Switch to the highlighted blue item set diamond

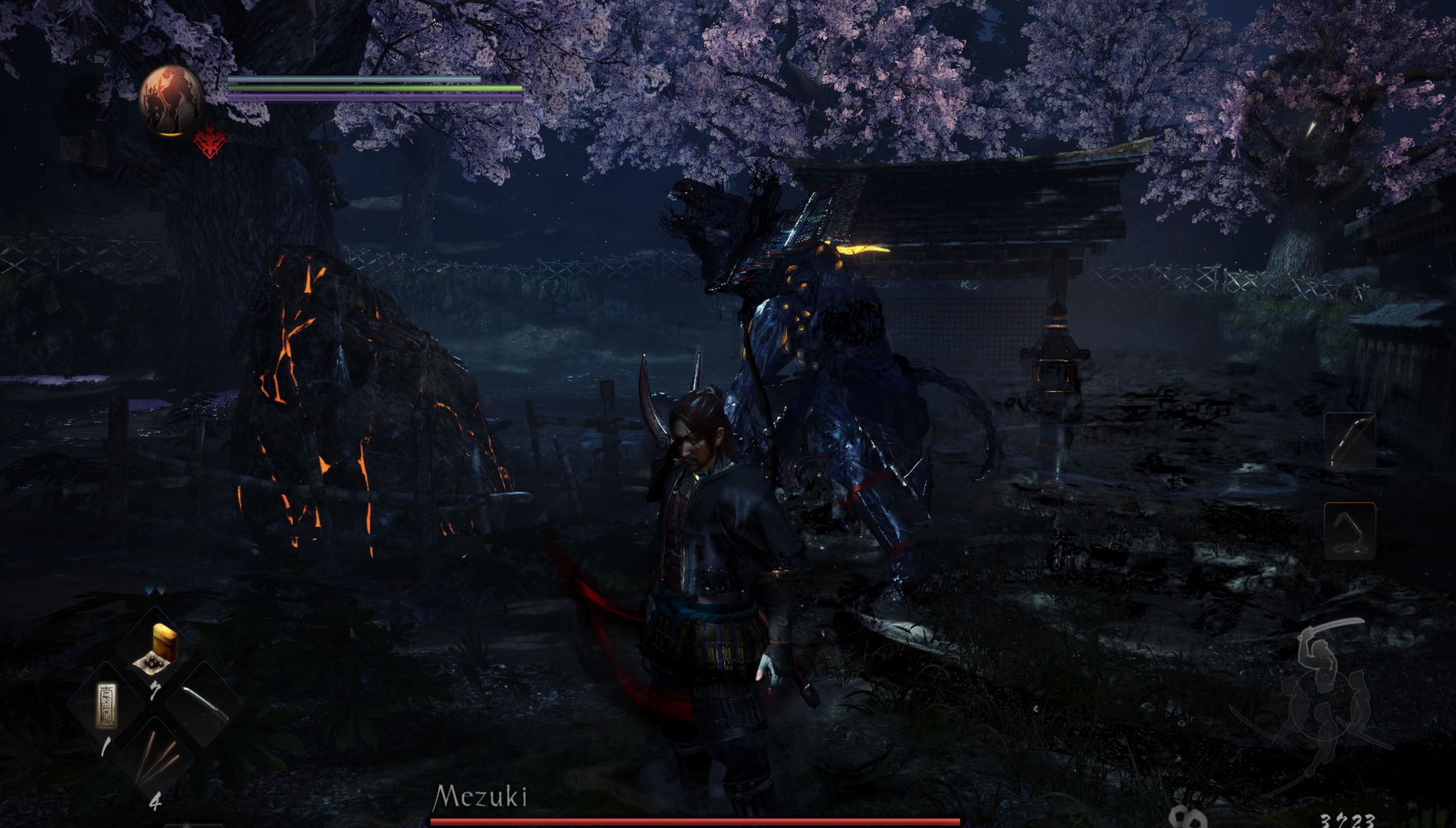(x=150, y=590)
